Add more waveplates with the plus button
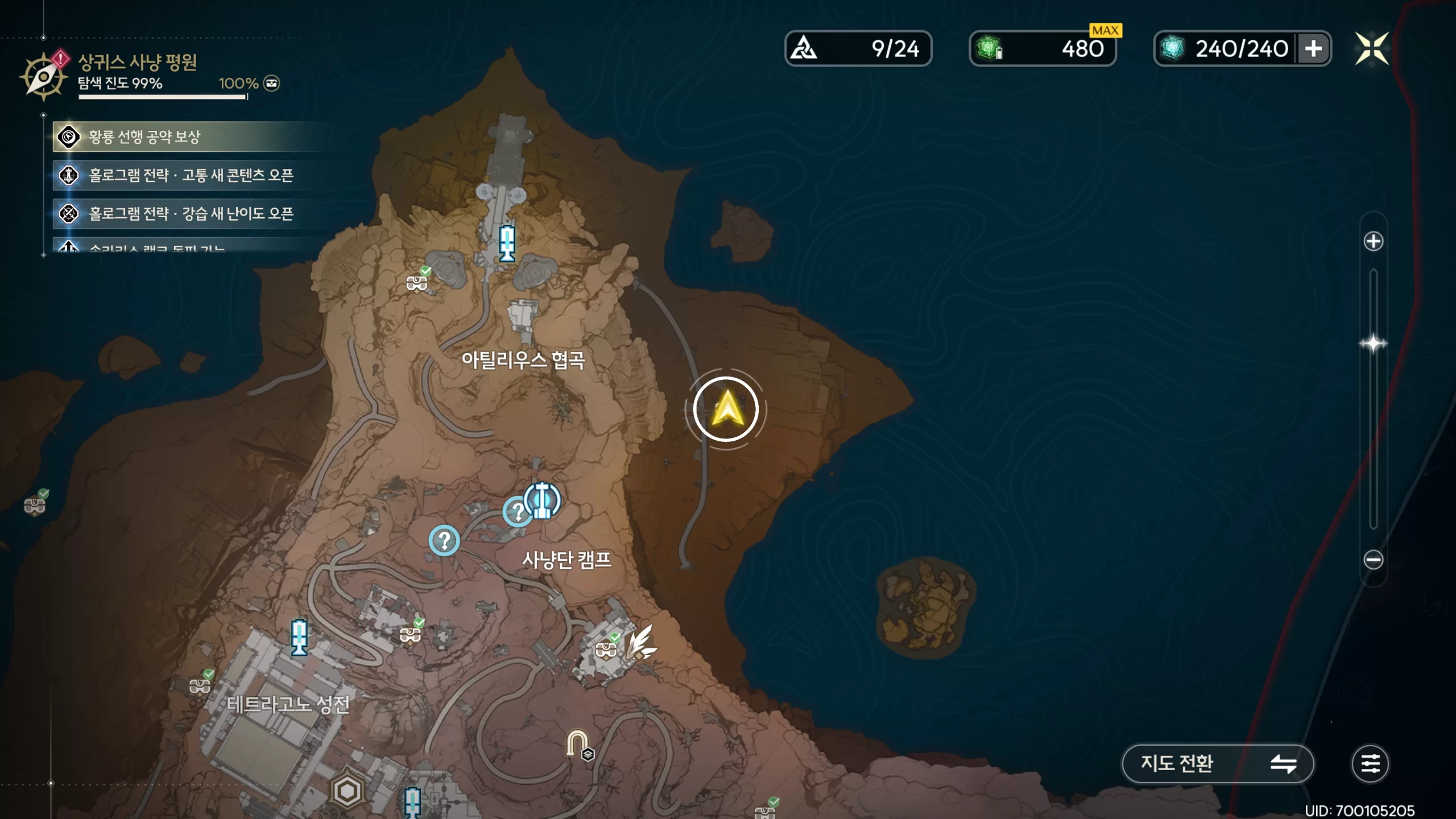The height and width of the screenshot is (819, 1456). pos(1313,49)
